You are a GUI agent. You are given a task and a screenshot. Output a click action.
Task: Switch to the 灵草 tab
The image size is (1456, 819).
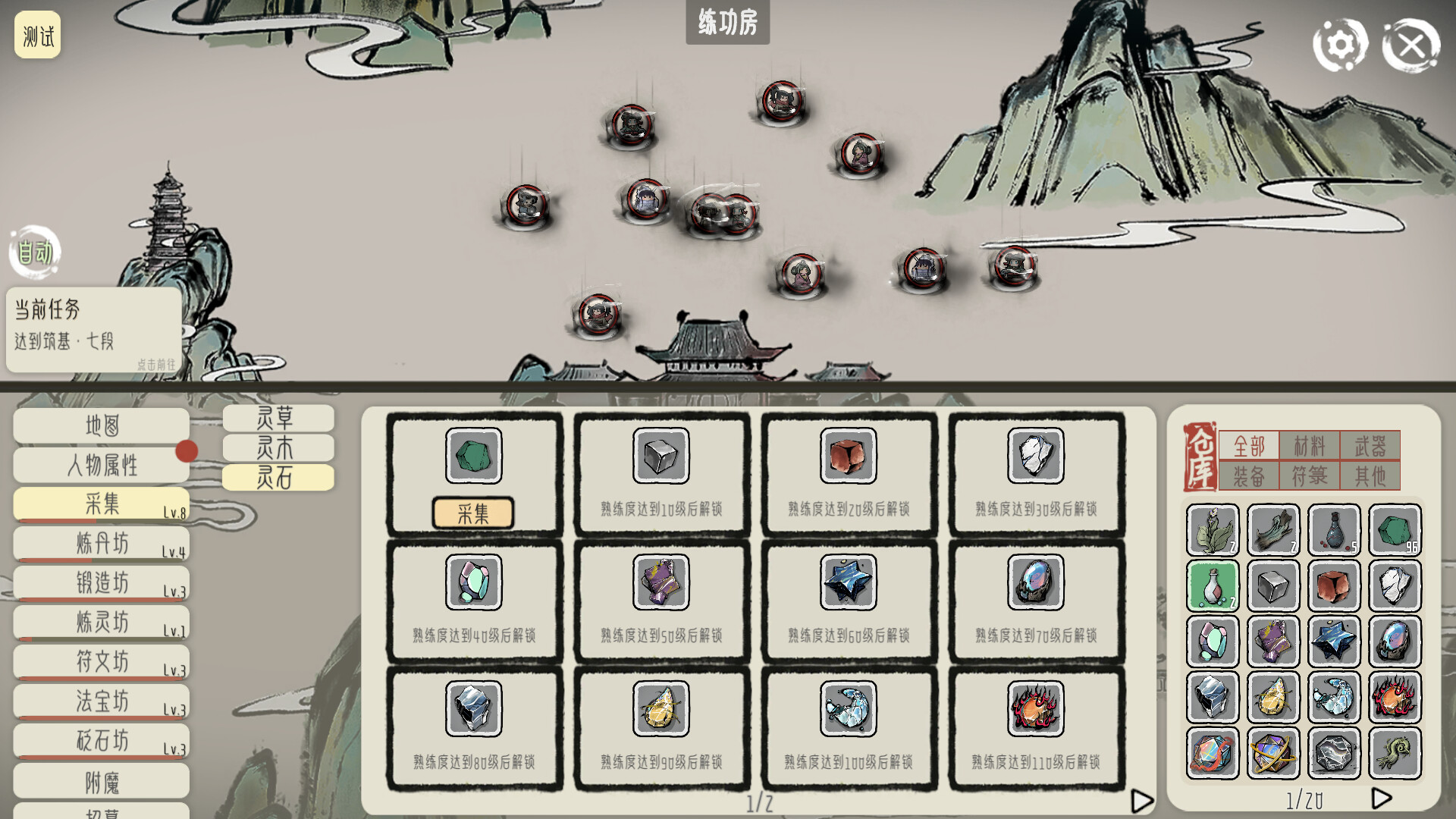click(278, 418)
